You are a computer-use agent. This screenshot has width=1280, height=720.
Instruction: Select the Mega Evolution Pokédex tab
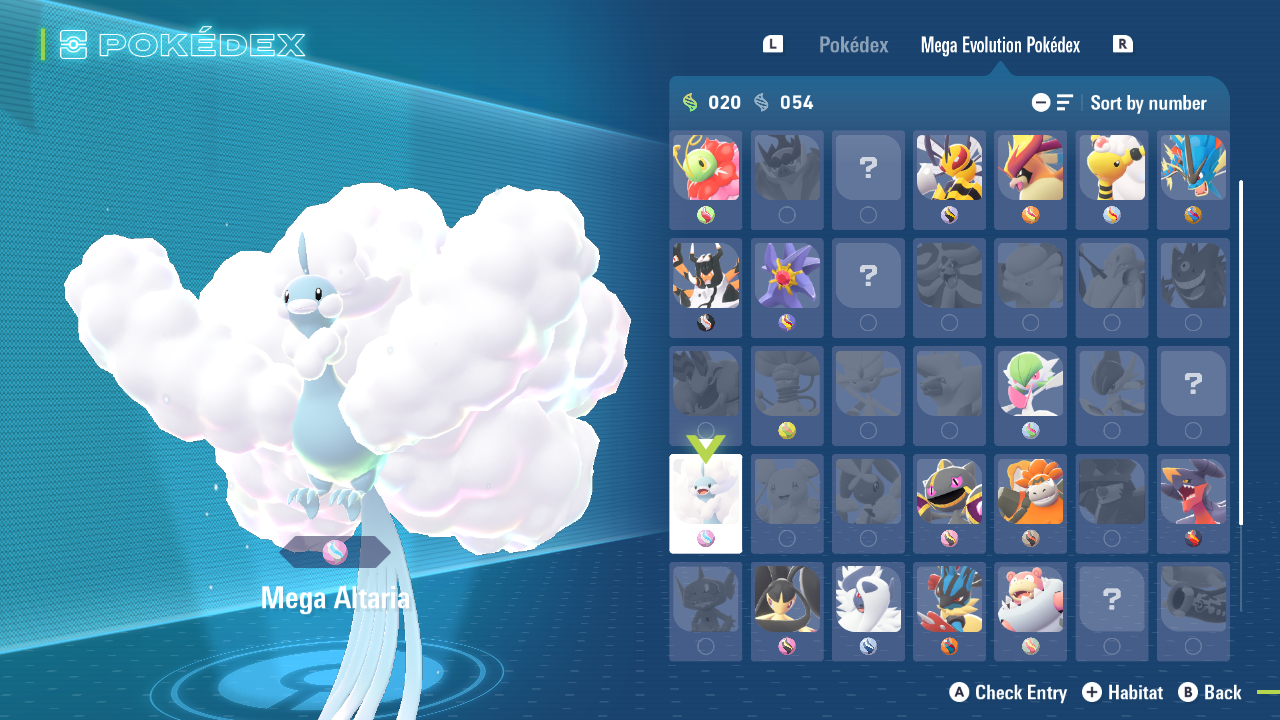[x=1000, y=45]
